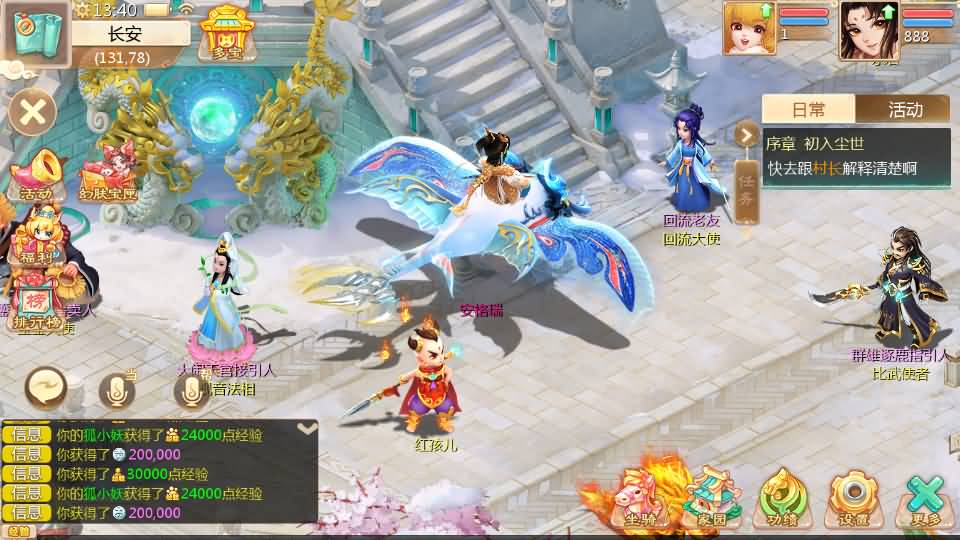
Task: Open the 福利 welfare menu
Action: [x=37, y=240]
